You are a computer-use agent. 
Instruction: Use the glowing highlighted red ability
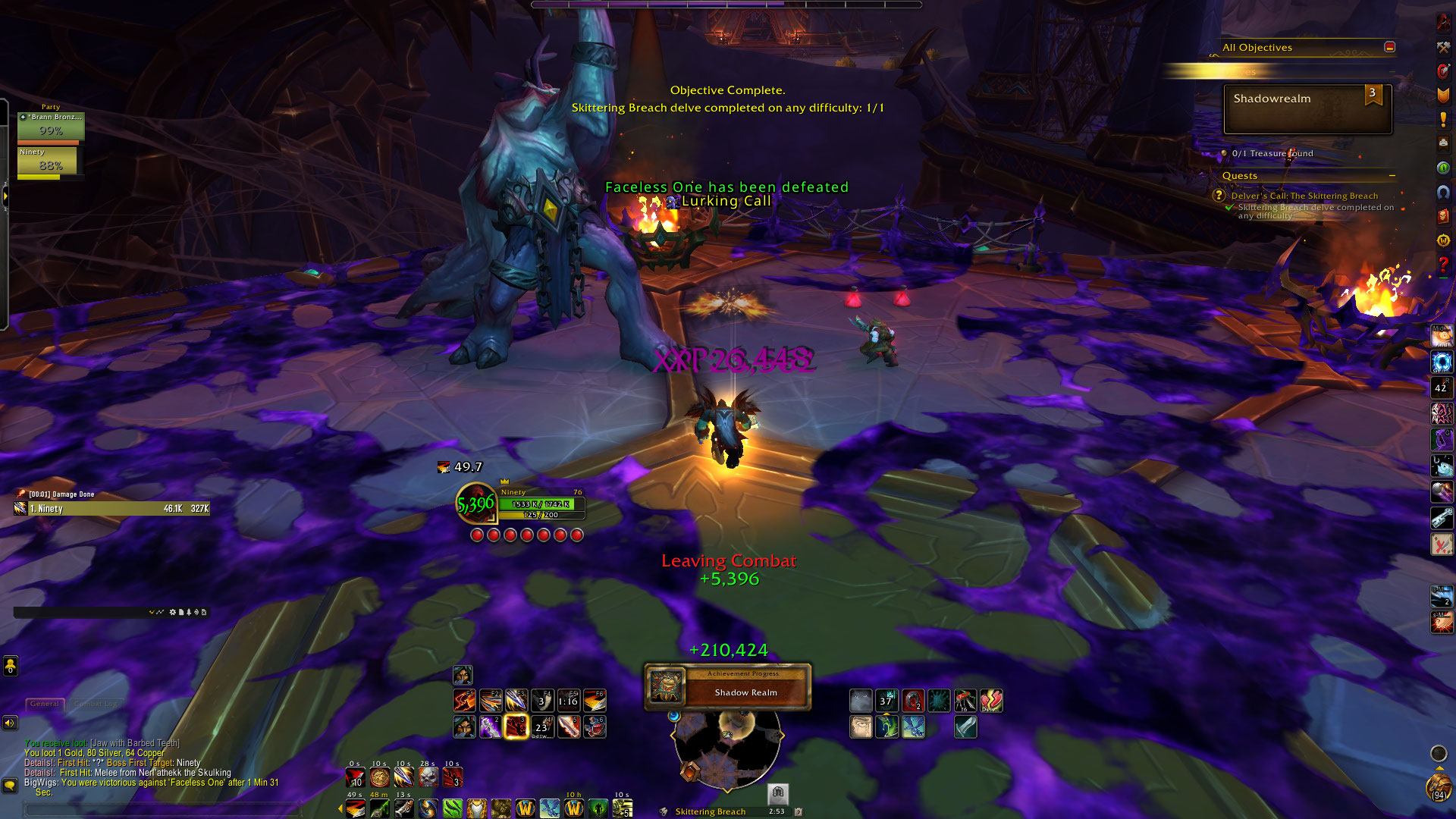(x=516, y=726)
